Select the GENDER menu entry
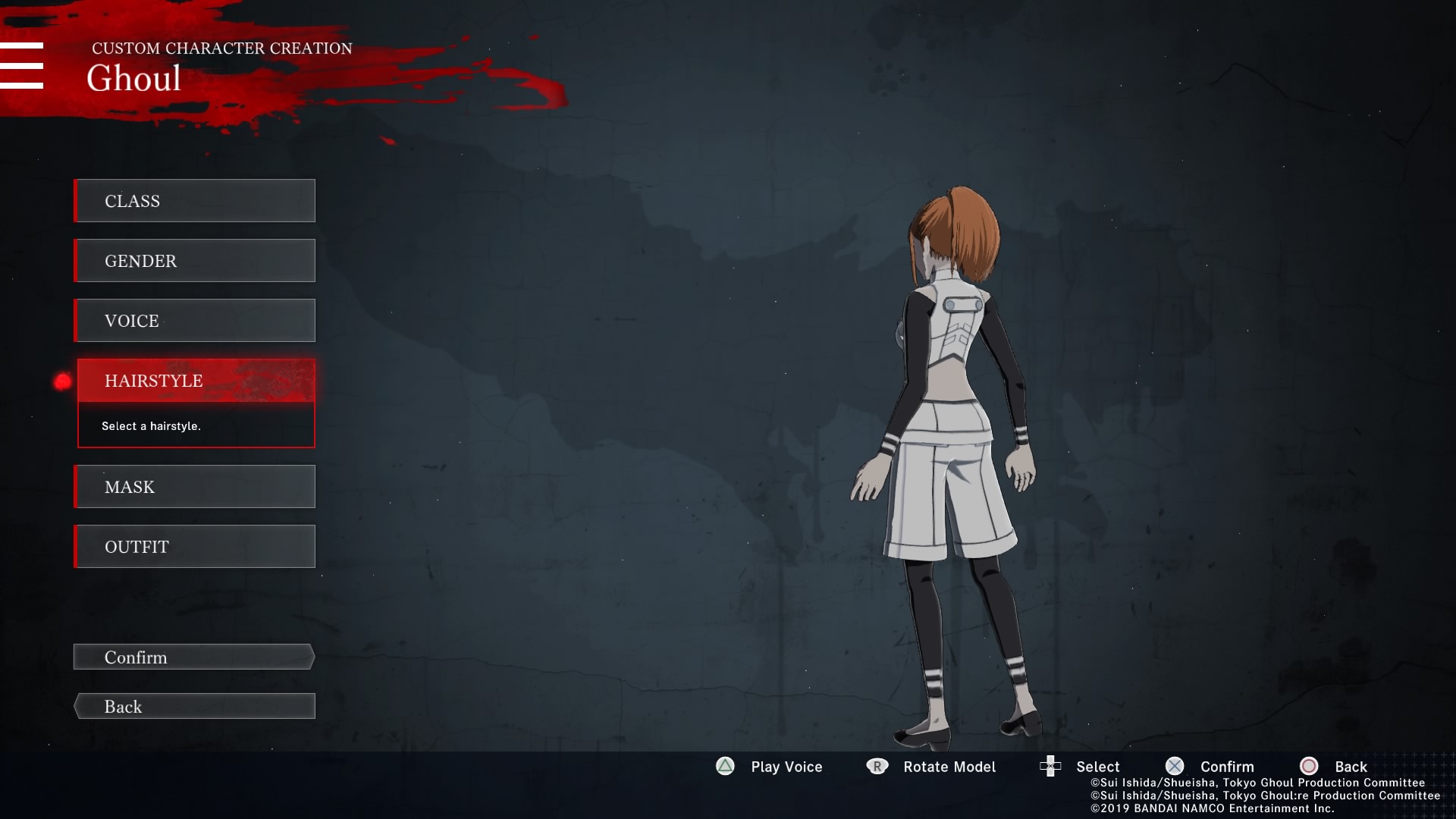 pos(195,261)
